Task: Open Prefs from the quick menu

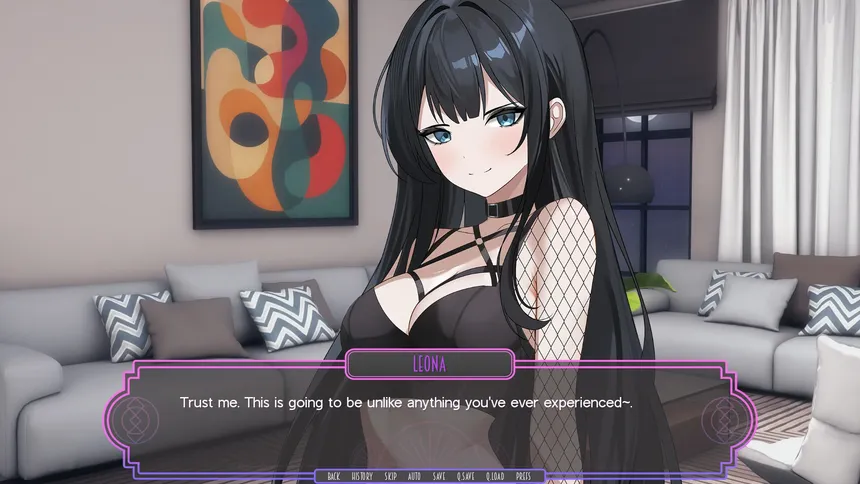Action: coord(523,476)
